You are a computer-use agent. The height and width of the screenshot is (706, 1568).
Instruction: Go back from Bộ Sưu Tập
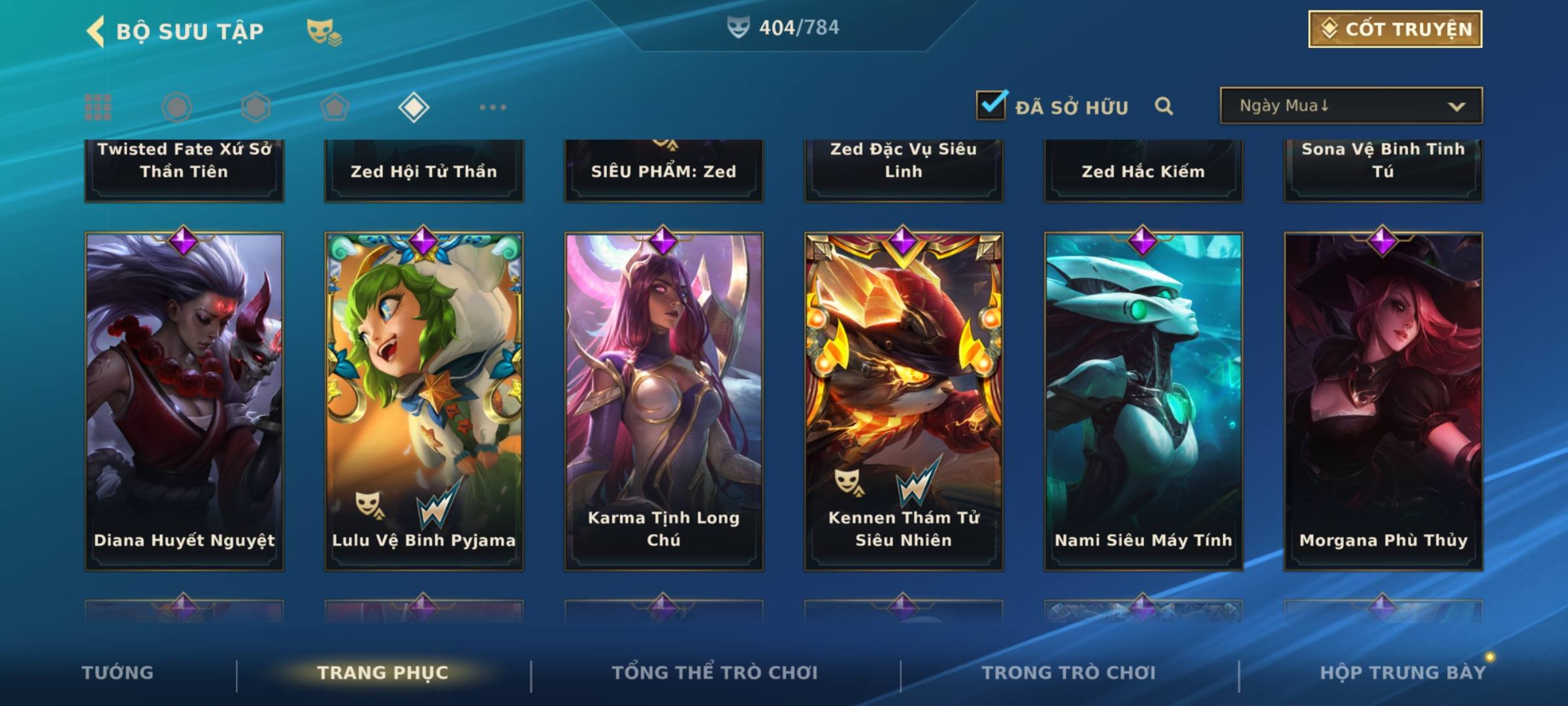pos(96,31)
